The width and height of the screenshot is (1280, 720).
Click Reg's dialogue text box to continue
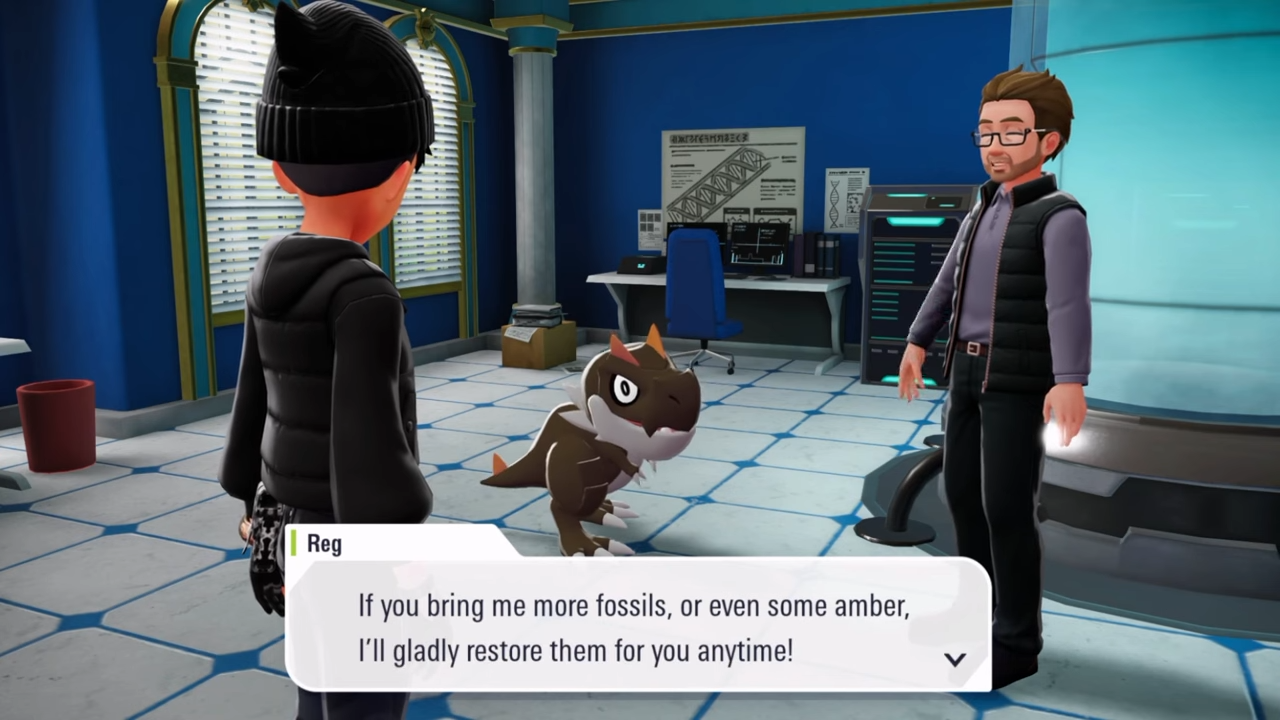(636, 625)
